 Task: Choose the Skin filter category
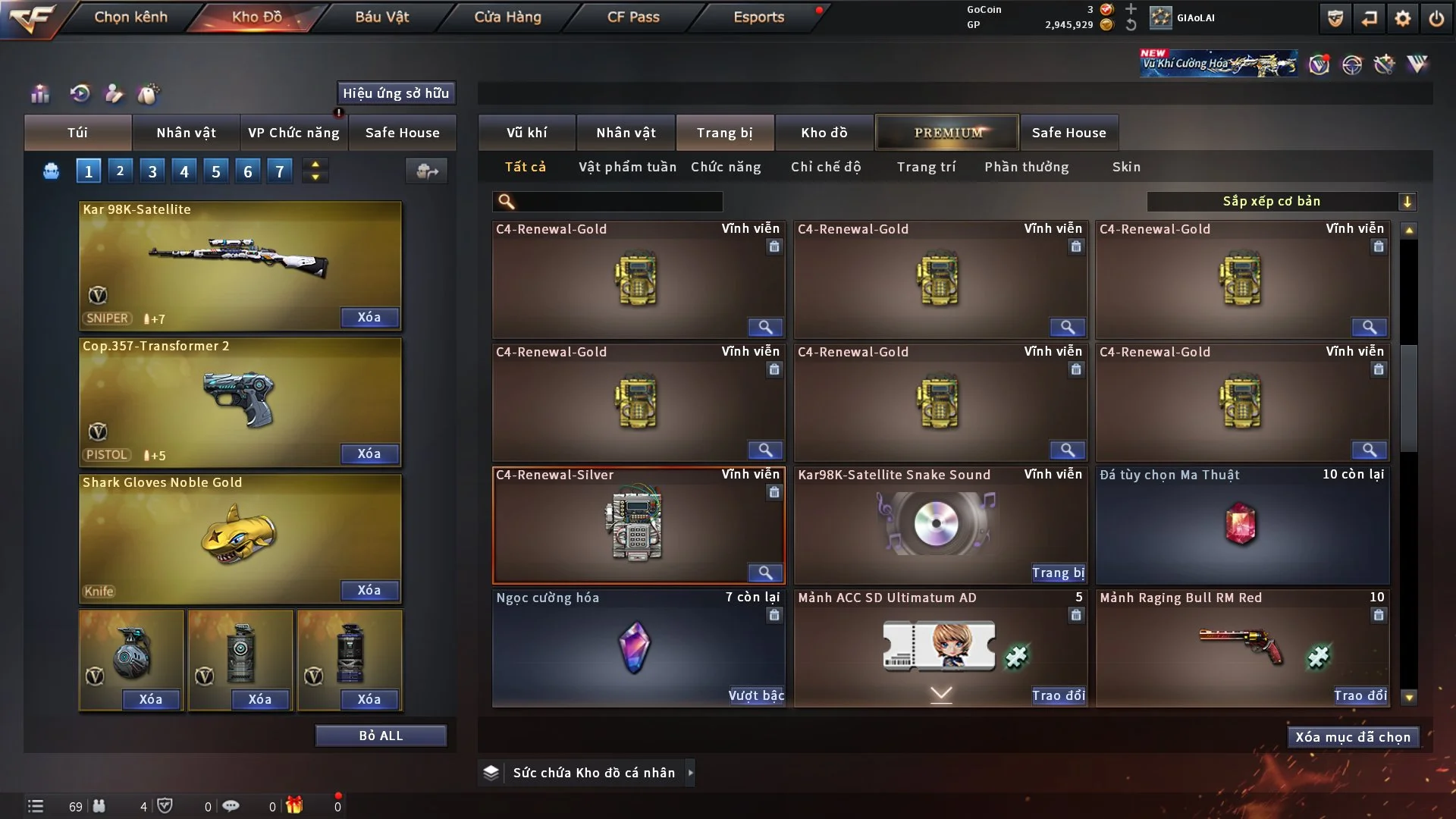tap(1126, 167)
